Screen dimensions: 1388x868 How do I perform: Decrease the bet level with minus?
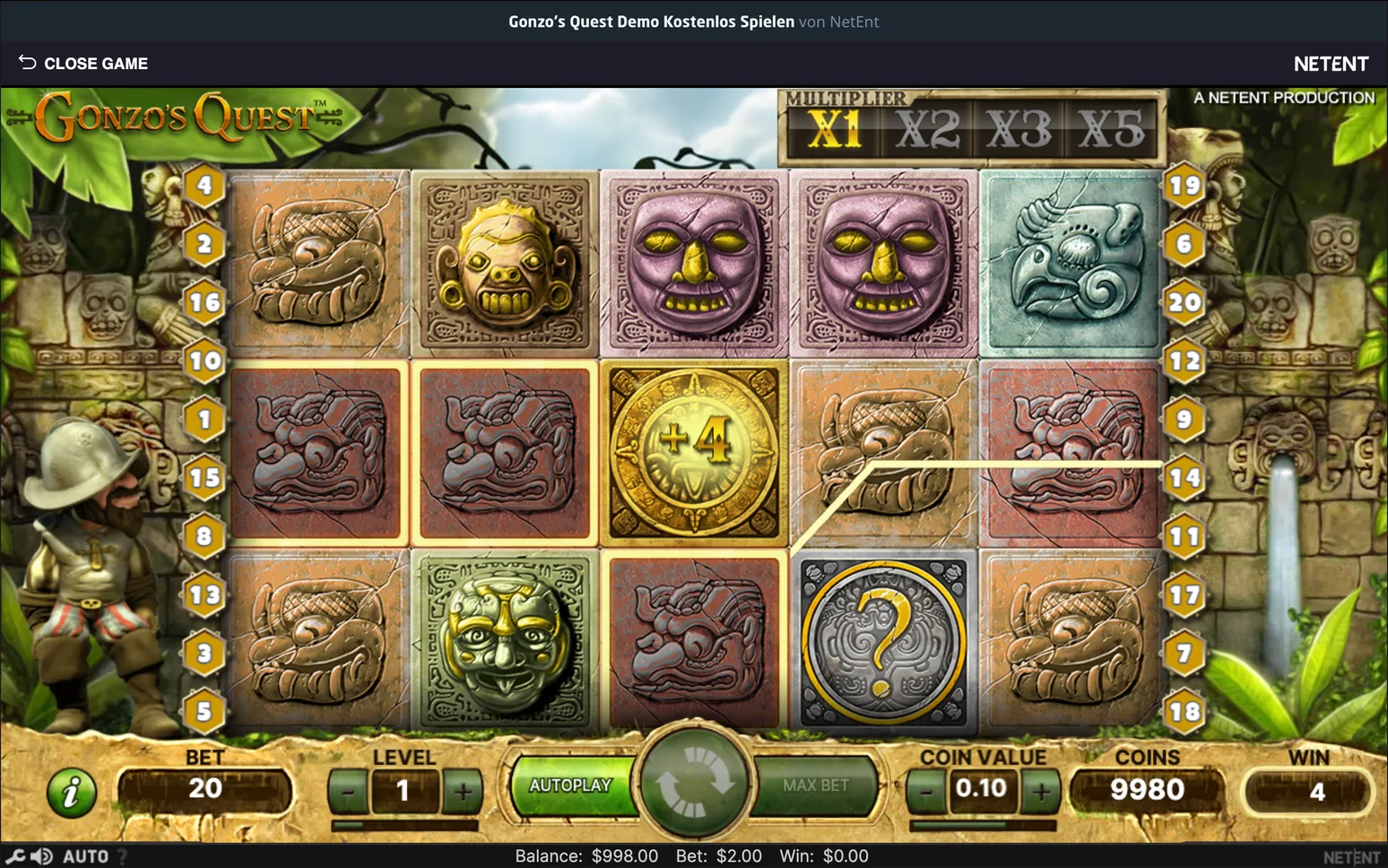pos(348,792)
